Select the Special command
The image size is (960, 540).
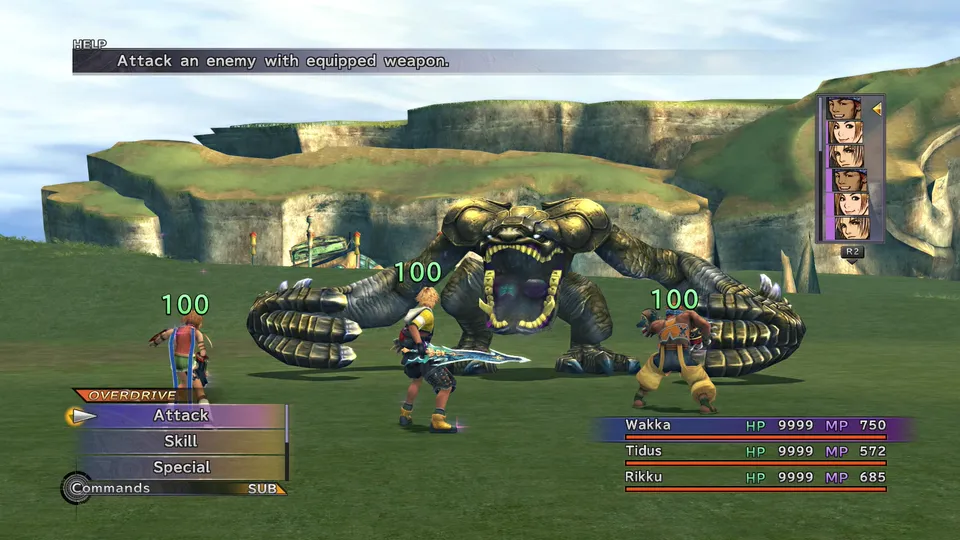181,467
